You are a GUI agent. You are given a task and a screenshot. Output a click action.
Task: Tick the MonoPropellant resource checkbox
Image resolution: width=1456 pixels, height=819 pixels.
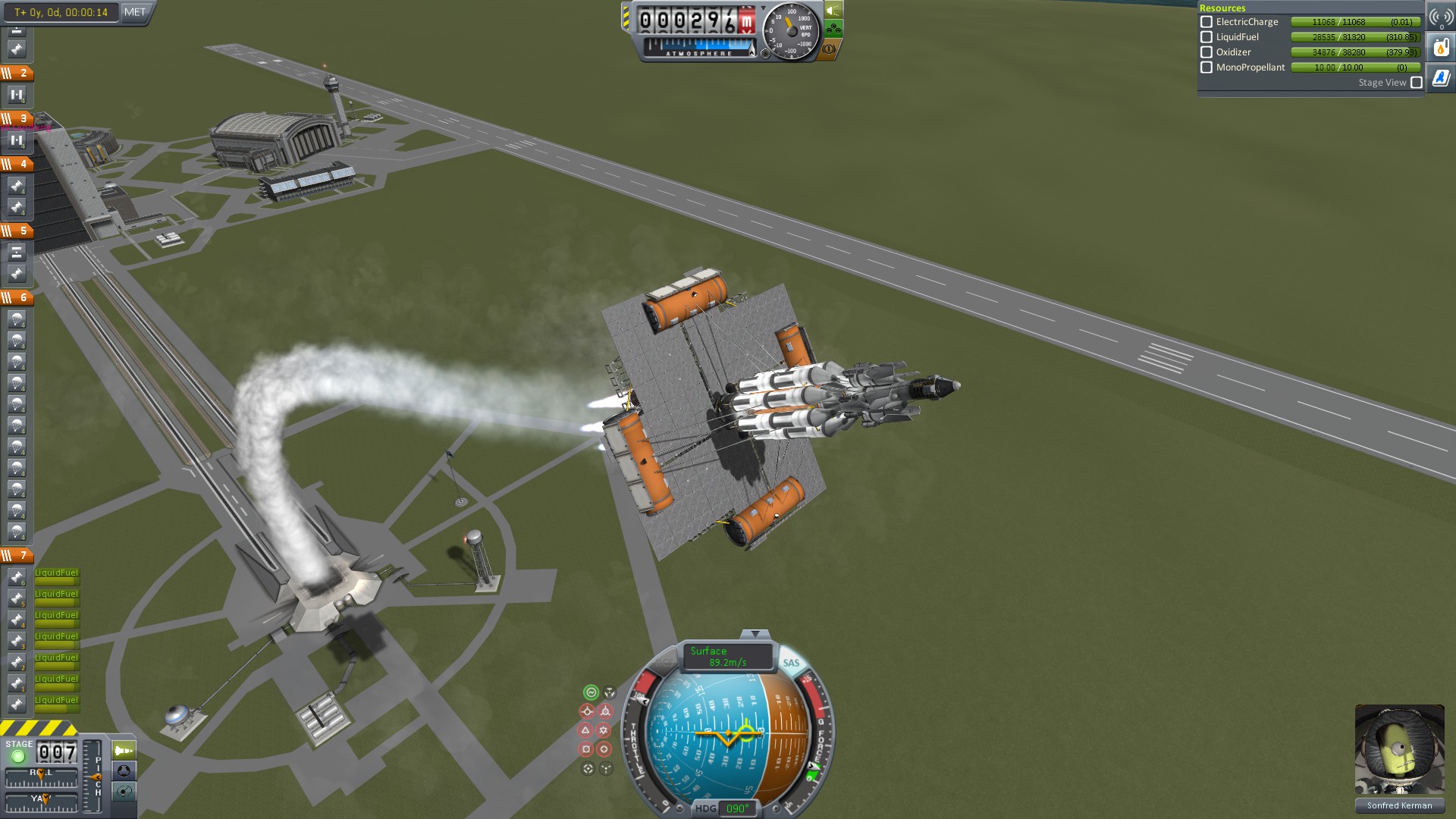click(x=1207, y=67)
